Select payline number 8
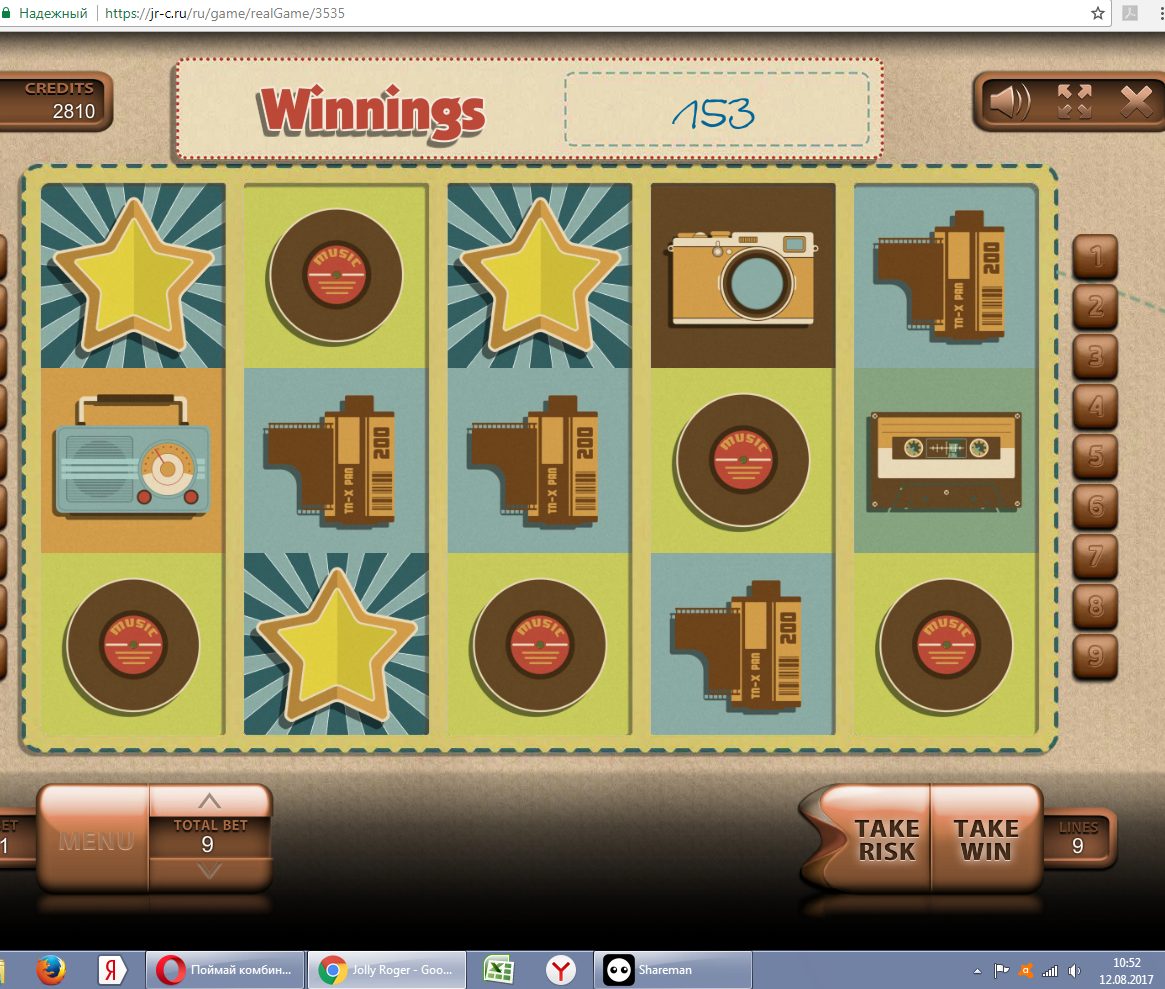 (x=1096, y=606)
